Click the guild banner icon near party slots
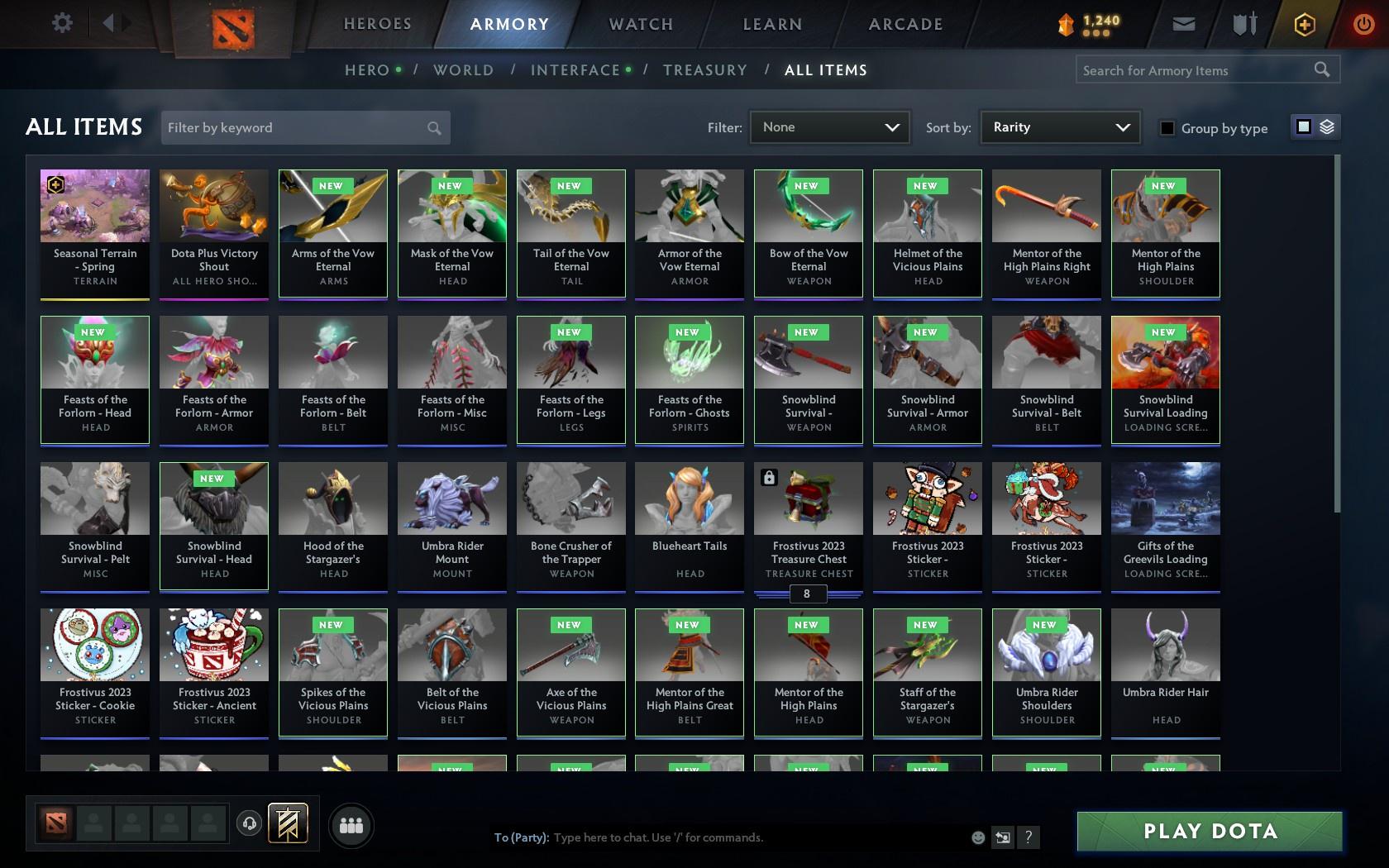Viewport: 1389px width, 868px height. tap(287, 823)
